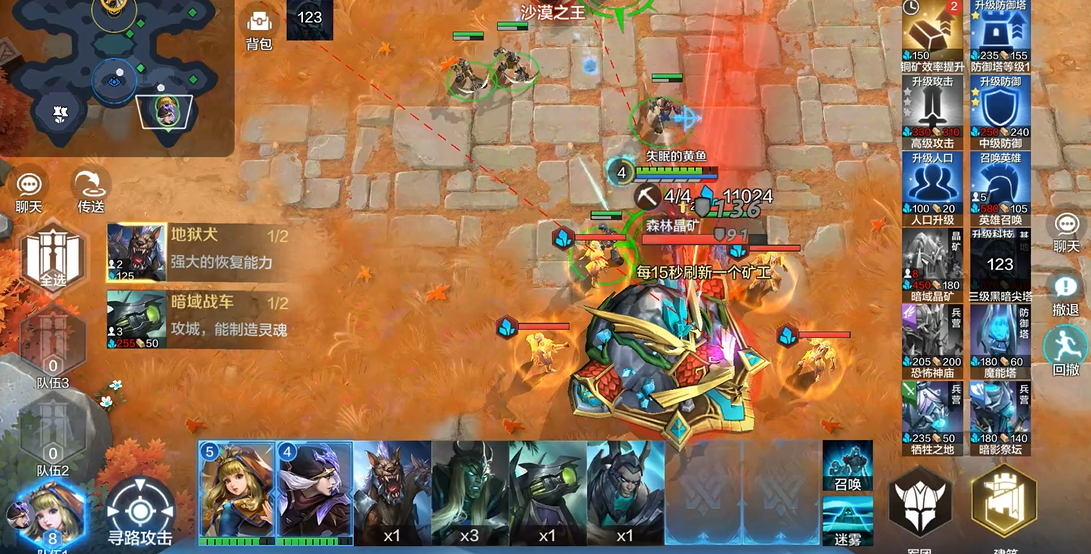
Task: Use the 迷雾 fog skill
Action: tap(846, 520)
